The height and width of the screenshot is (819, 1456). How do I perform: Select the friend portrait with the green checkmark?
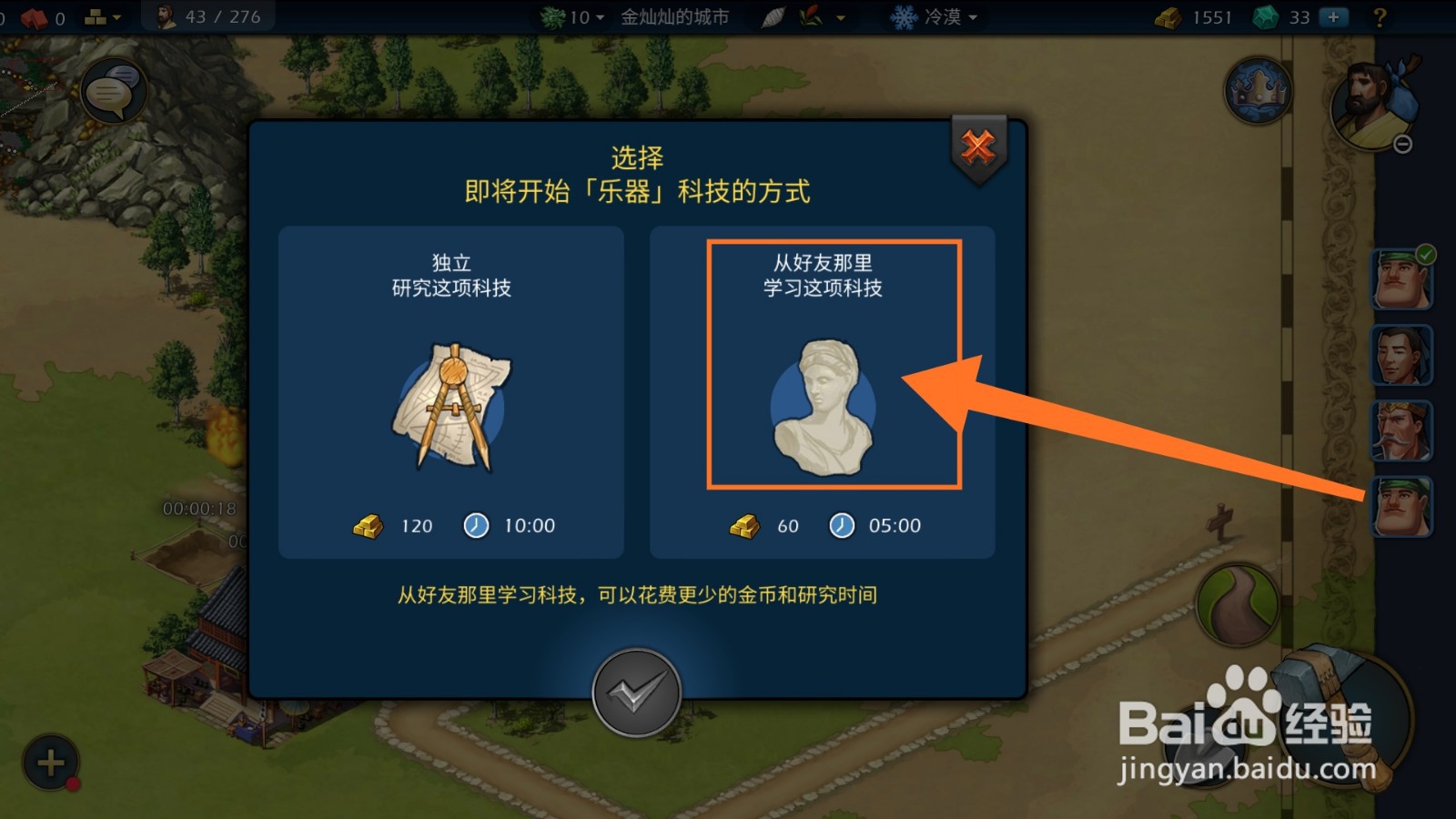tap(1401, 279)
